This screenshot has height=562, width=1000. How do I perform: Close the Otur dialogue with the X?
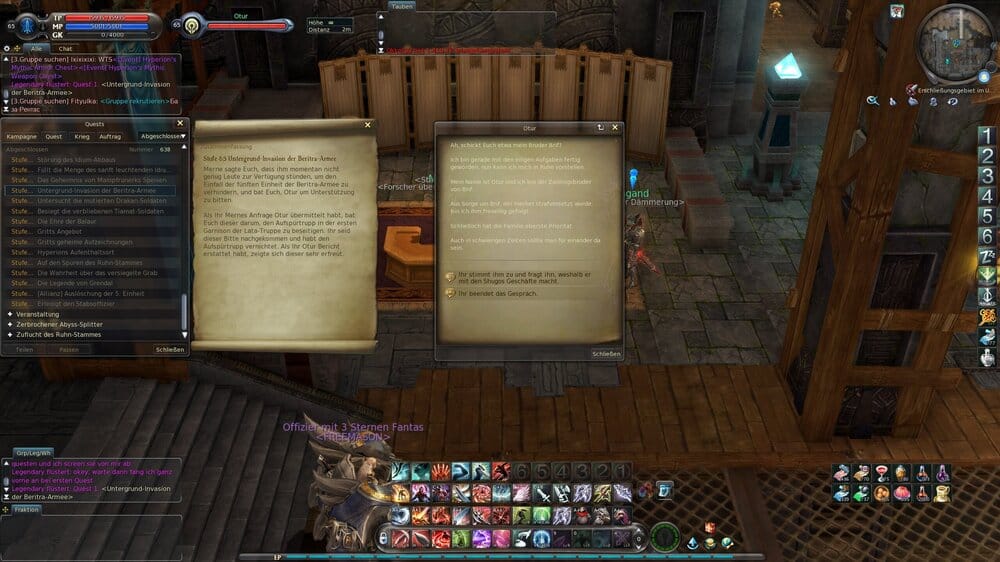pyautogui.click(x=615, y=128)
